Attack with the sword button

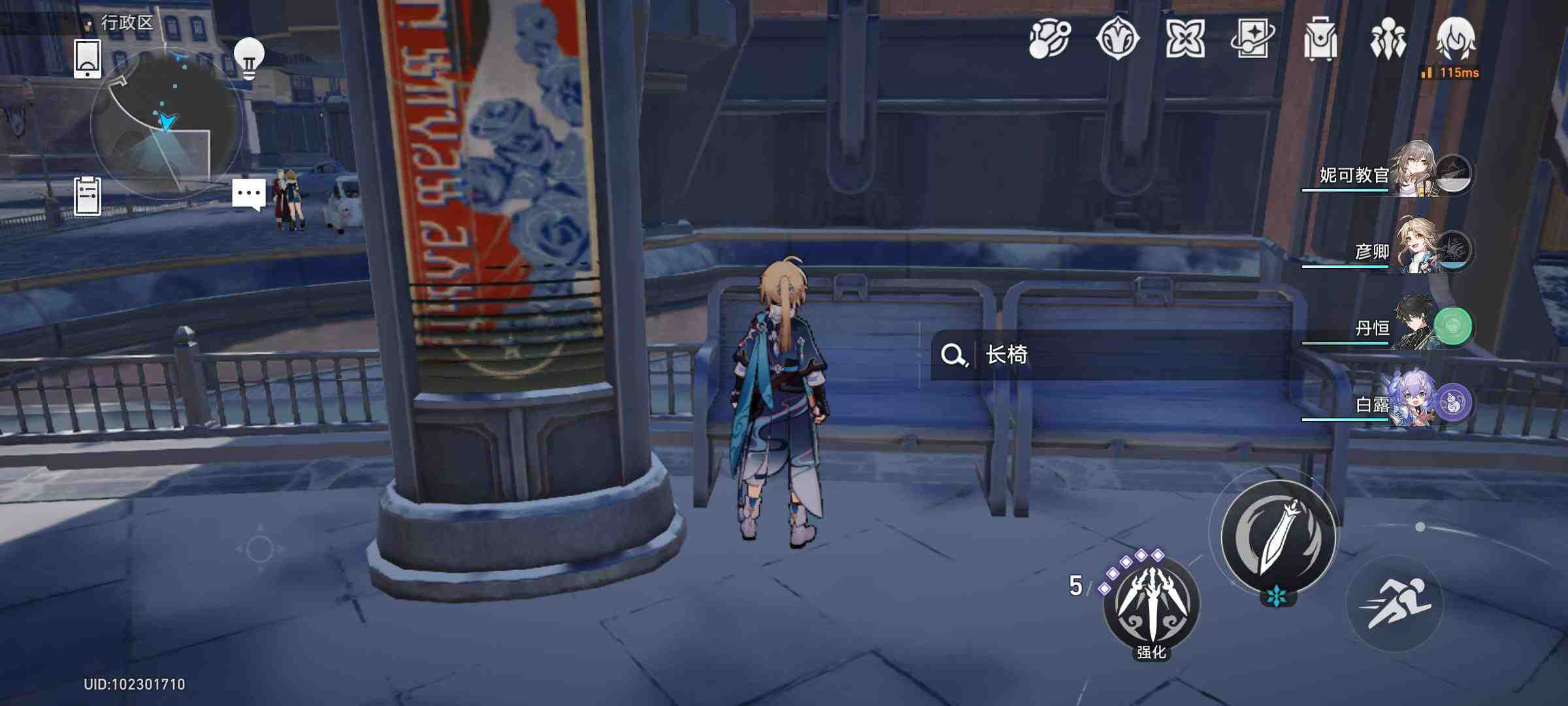coord(1278,536)
